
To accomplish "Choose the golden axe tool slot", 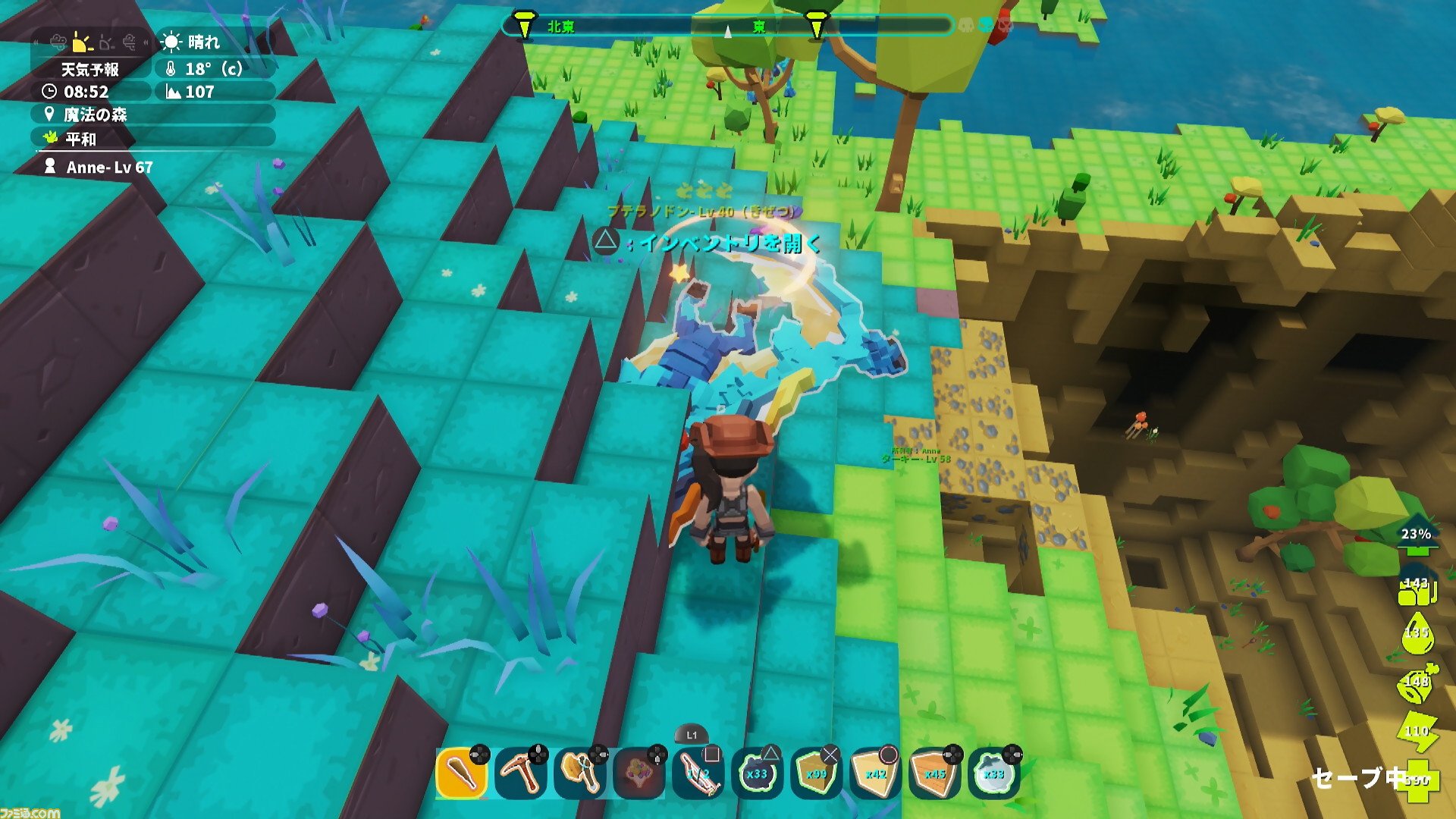I will point(580,773).
